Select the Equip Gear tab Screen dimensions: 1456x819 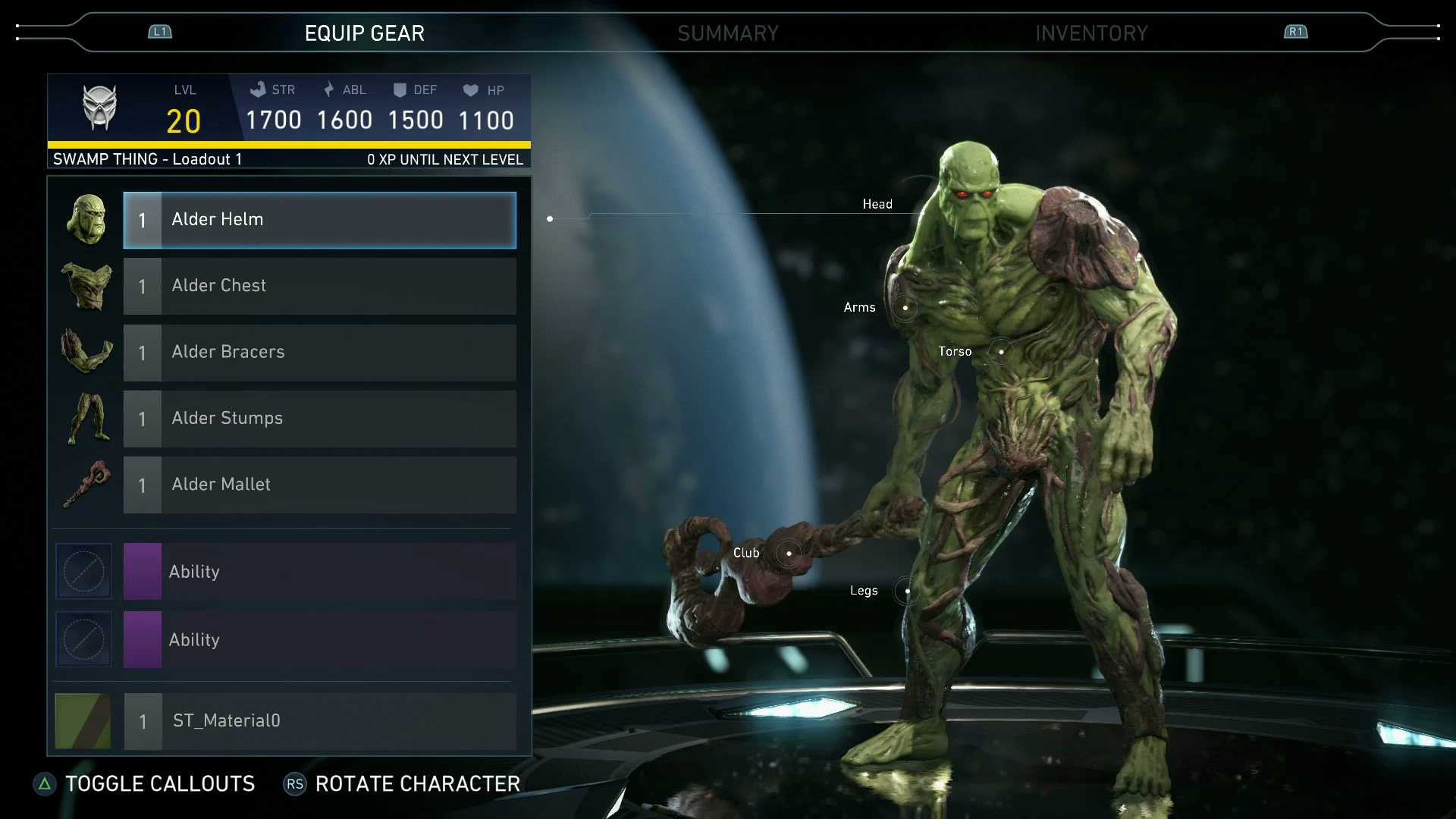click(364, 33)
